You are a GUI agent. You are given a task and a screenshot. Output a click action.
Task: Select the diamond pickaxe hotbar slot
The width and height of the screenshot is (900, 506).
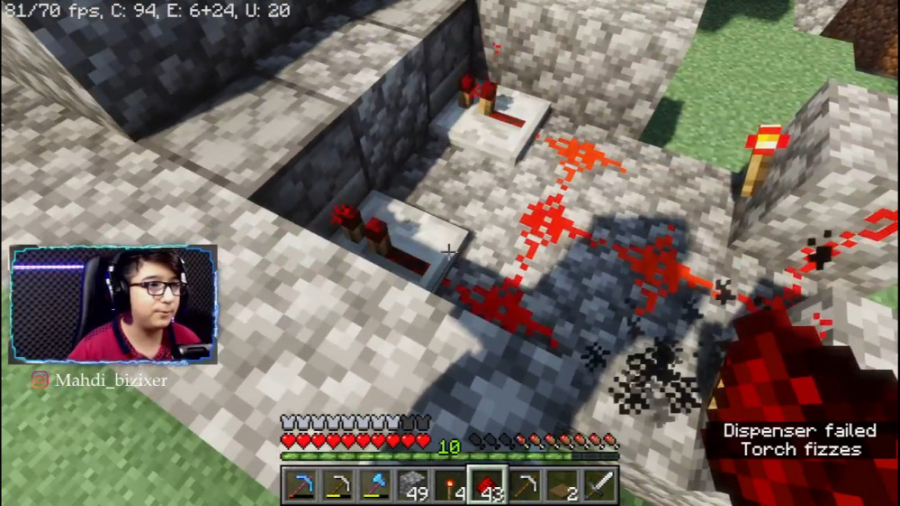[301, 486]
